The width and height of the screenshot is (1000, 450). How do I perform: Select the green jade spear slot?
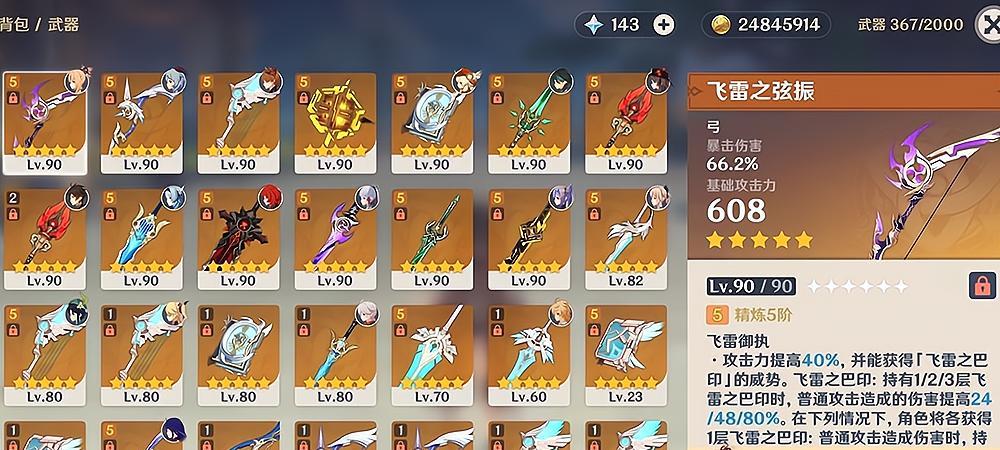click(528, 118)
